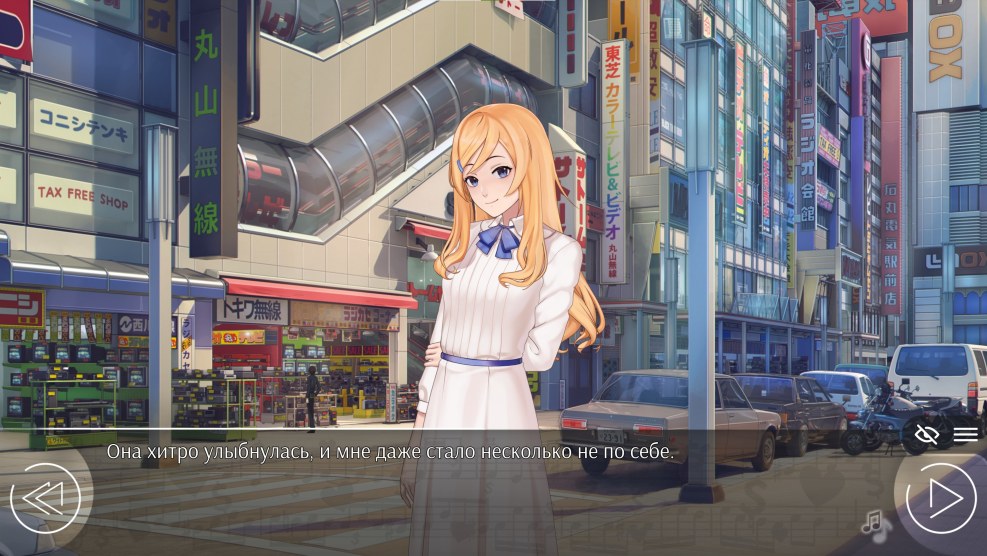Open the hamburger menu
The width and height of the screenshot is (987, 556).
[965, 433]
